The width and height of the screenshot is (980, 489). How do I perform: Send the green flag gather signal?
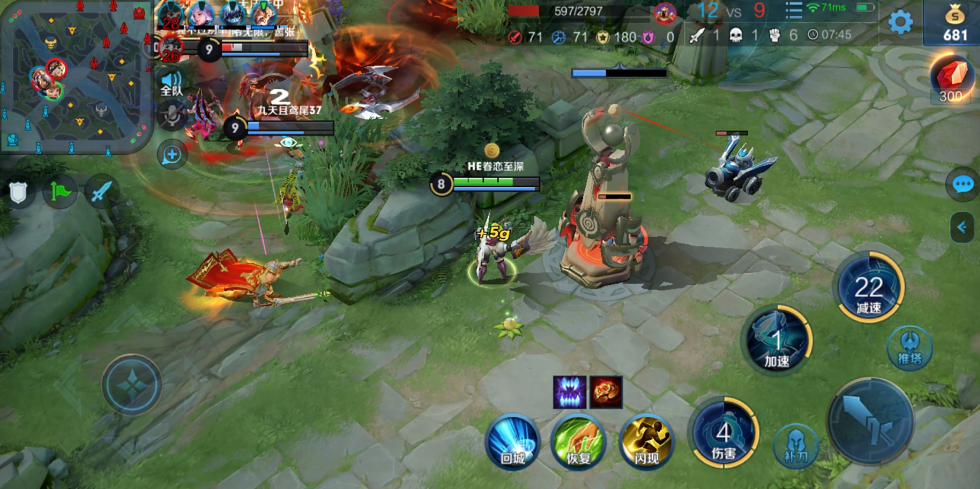tap(62, 191)
